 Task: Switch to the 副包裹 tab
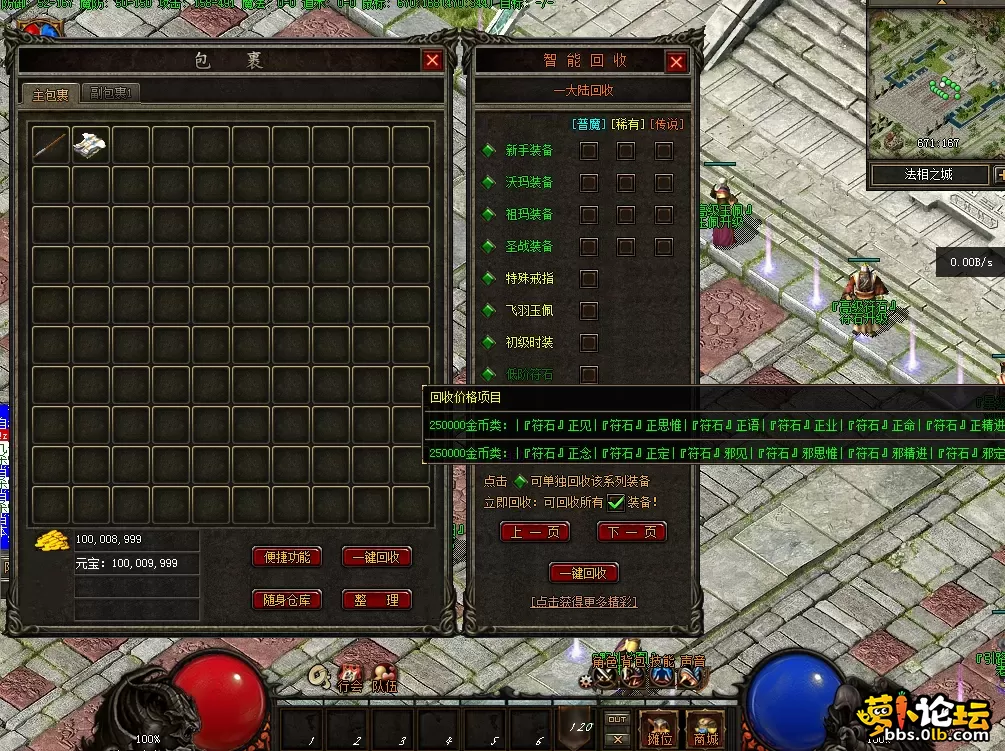pyautogui.click(x=109, y=94)
